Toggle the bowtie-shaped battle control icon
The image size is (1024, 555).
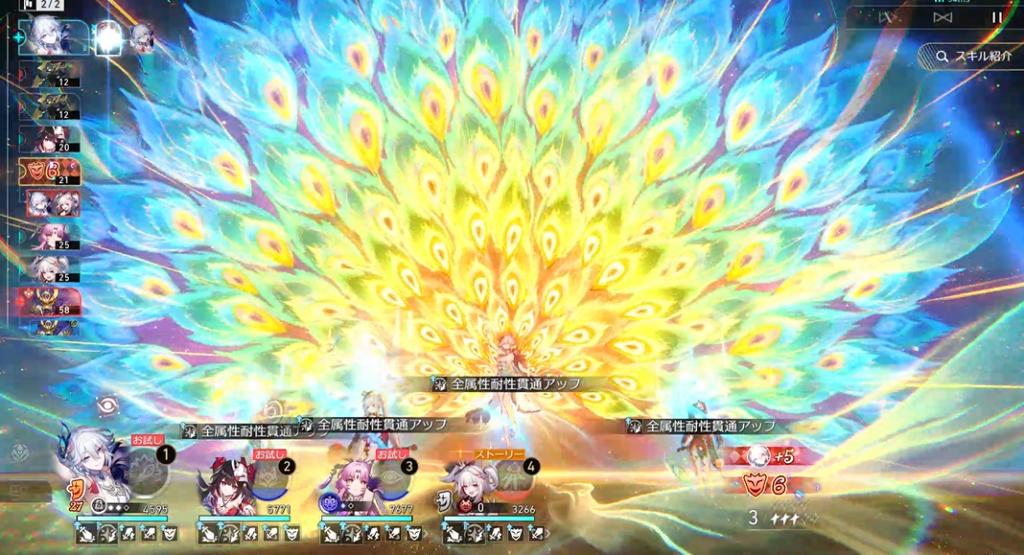[941, 17]
